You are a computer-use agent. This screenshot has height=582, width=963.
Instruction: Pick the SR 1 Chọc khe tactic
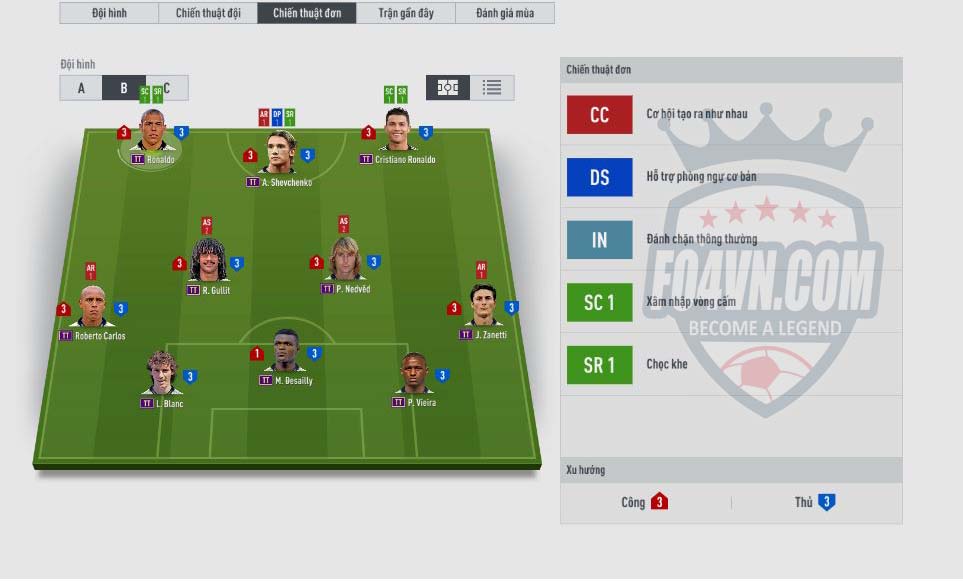[599, 365]
